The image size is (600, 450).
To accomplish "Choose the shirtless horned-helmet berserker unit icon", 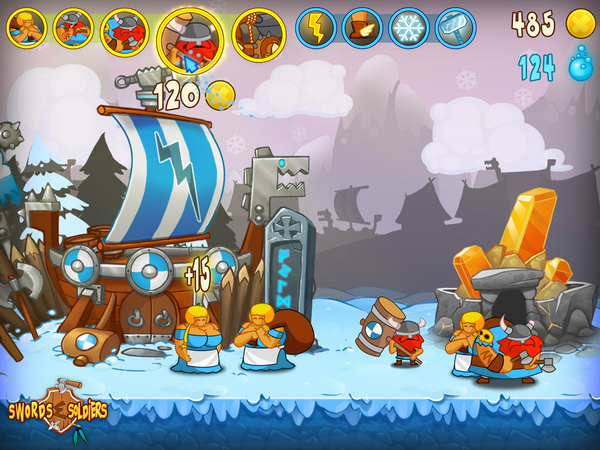I will (73, 28).
